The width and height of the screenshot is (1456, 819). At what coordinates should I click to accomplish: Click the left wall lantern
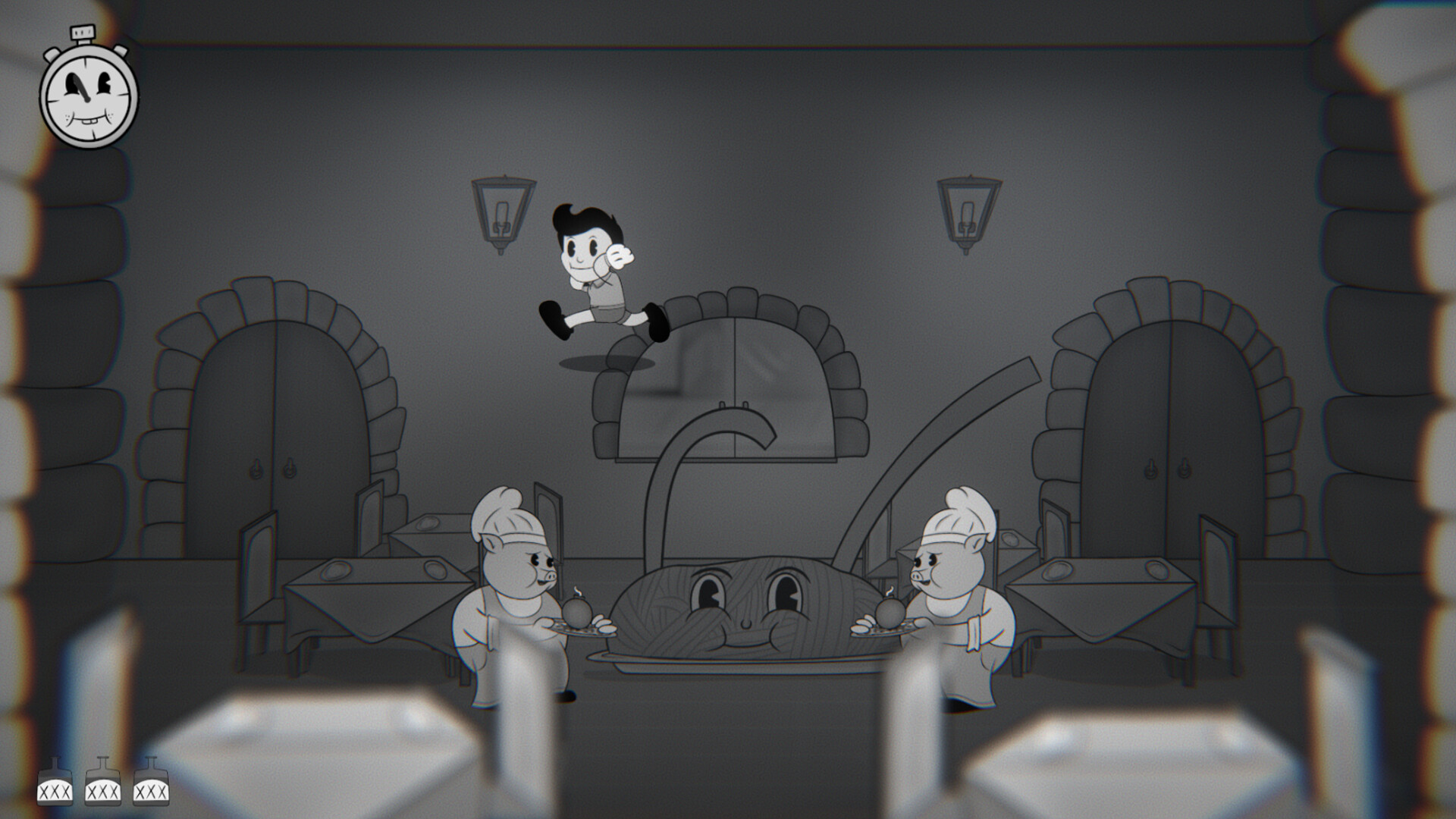pyautogui.click(x=502, y=212)
